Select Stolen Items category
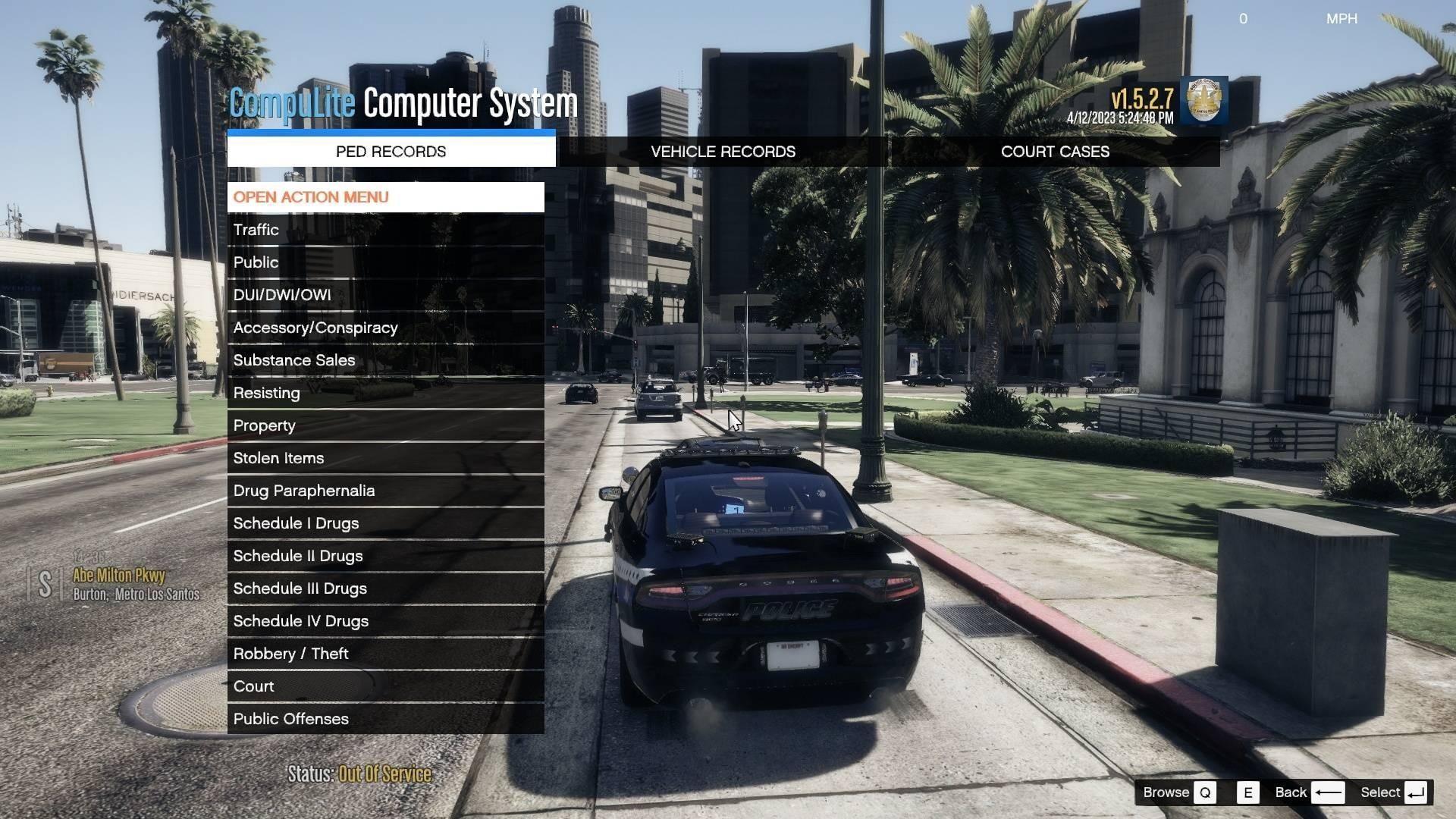Screen dimensions: 1456x819 (x=385, y=458)
